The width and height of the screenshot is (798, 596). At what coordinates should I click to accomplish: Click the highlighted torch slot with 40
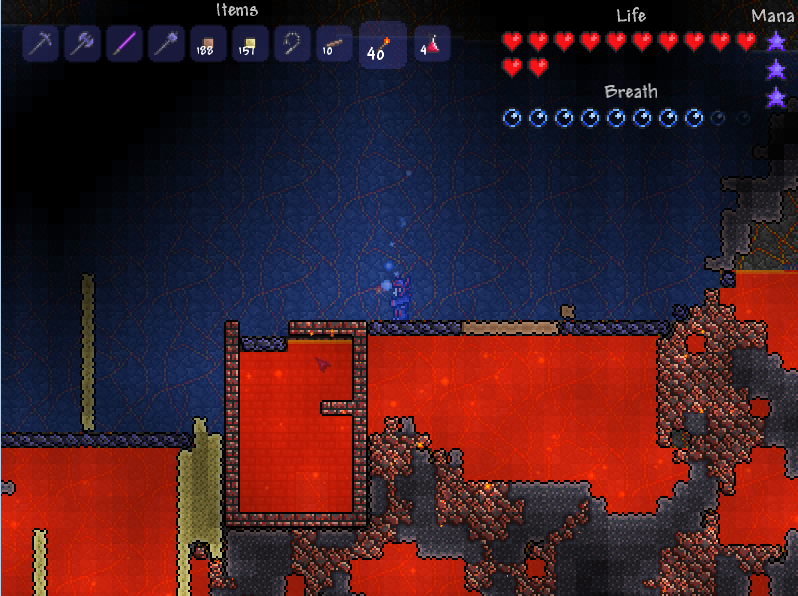tap(382, 46)
